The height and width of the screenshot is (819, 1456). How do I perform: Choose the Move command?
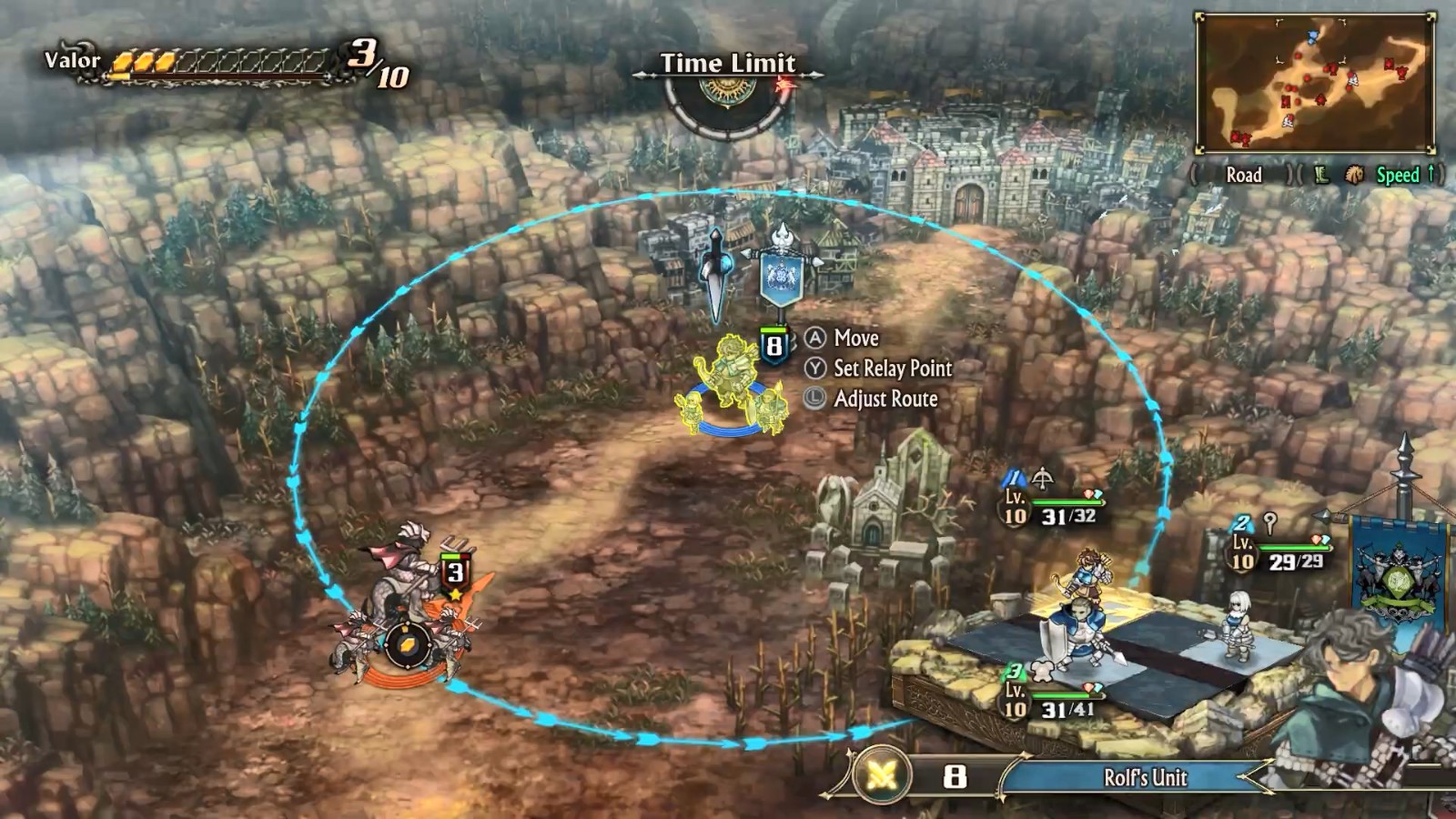point(855,339)
